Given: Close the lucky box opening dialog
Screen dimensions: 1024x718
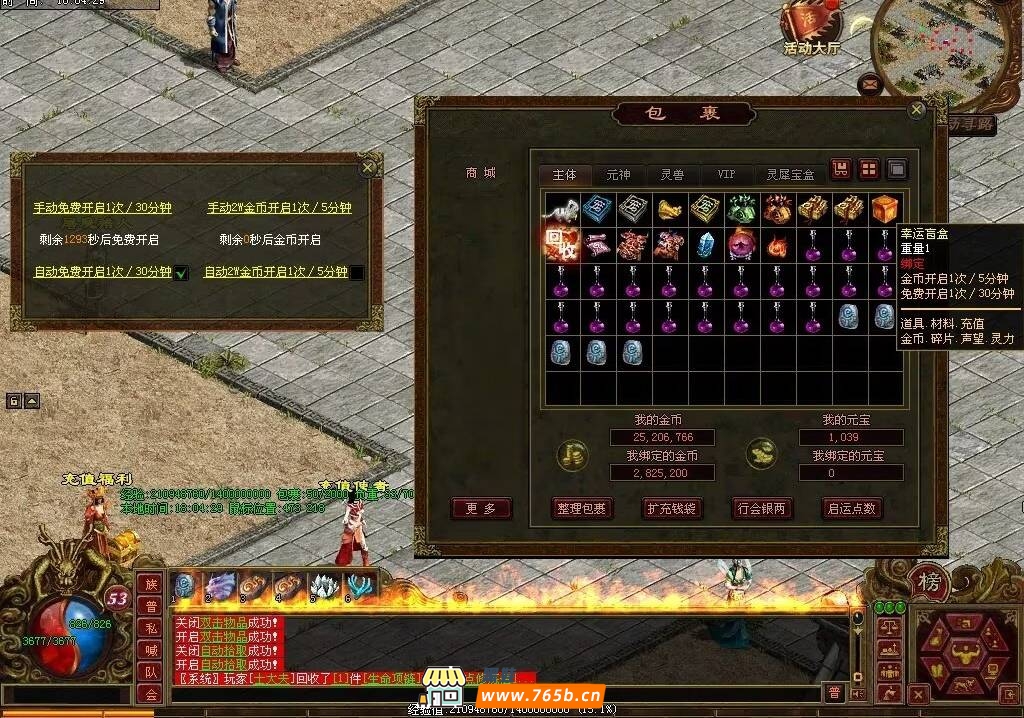Looking at the screenshot, I should (368, 168).
